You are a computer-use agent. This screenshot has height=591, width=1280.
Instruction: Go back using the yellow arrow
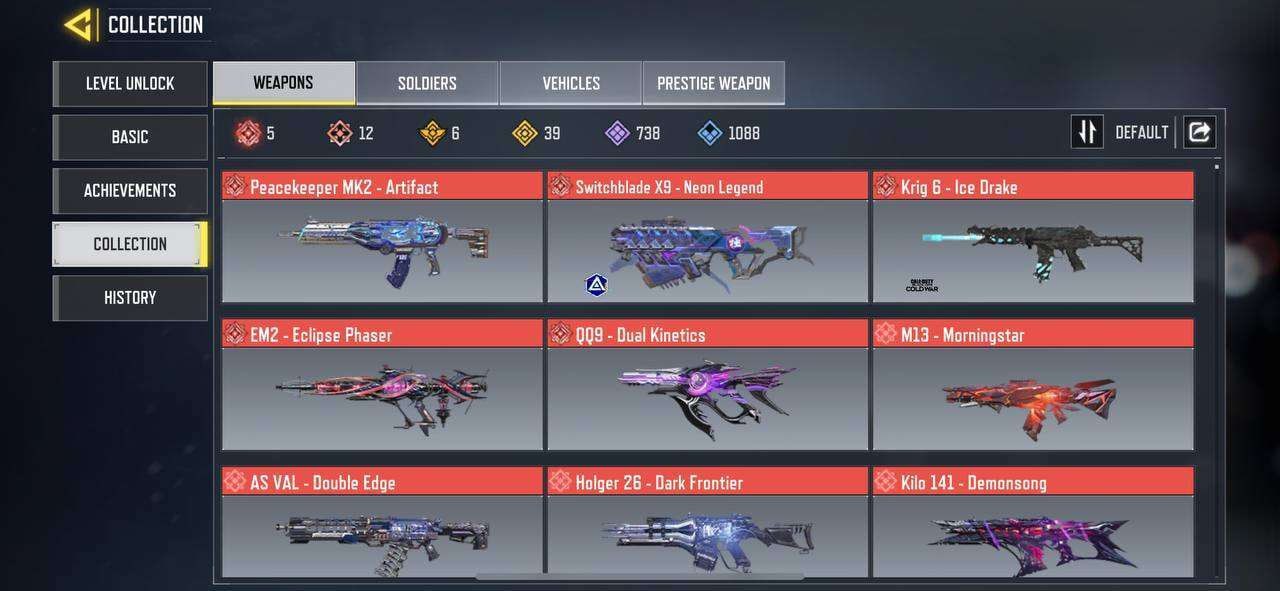79,24
